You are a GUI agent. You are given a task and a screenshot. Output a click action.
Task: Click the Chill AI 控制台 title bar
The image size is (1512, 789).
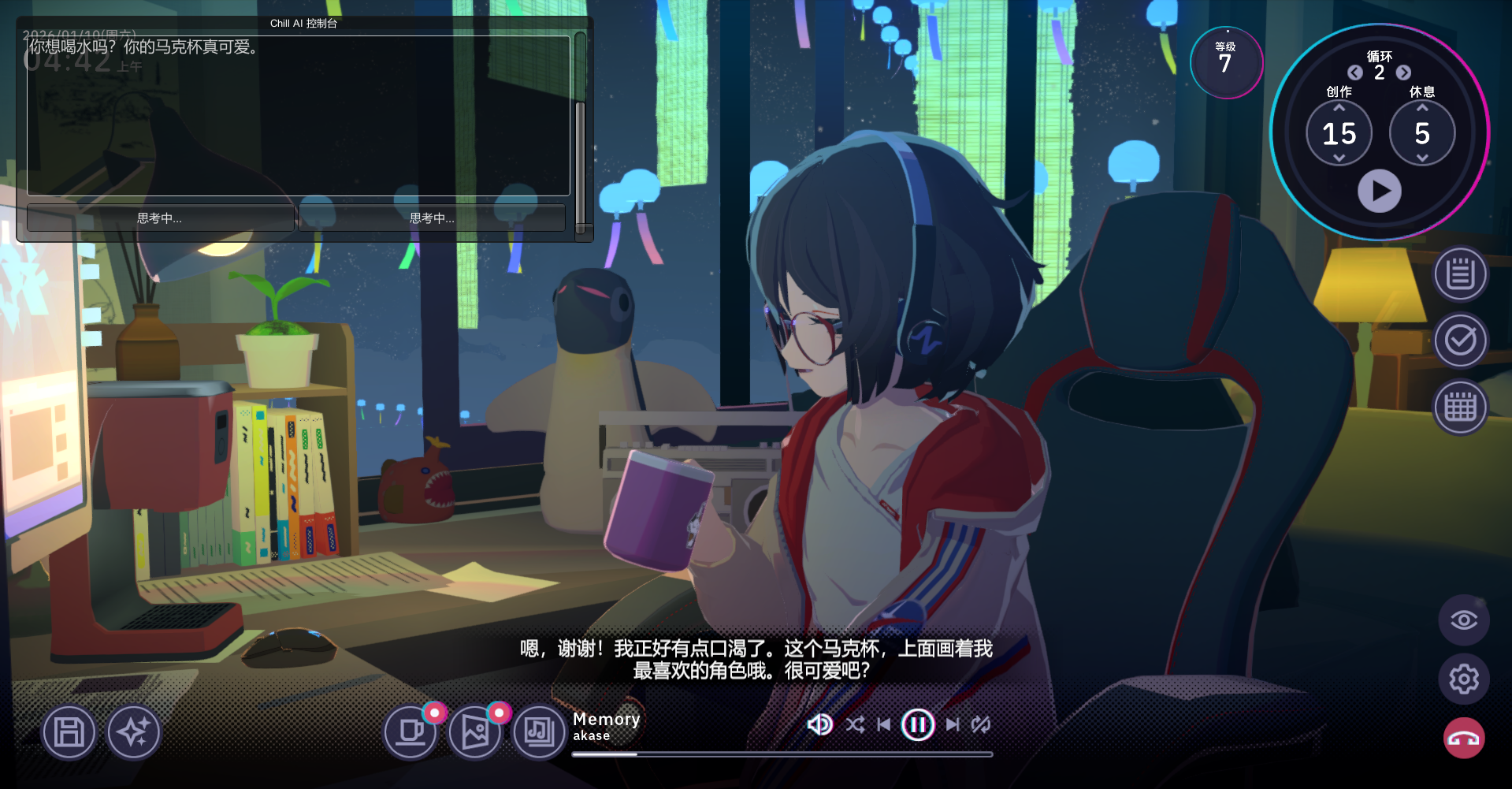point(303,23)
